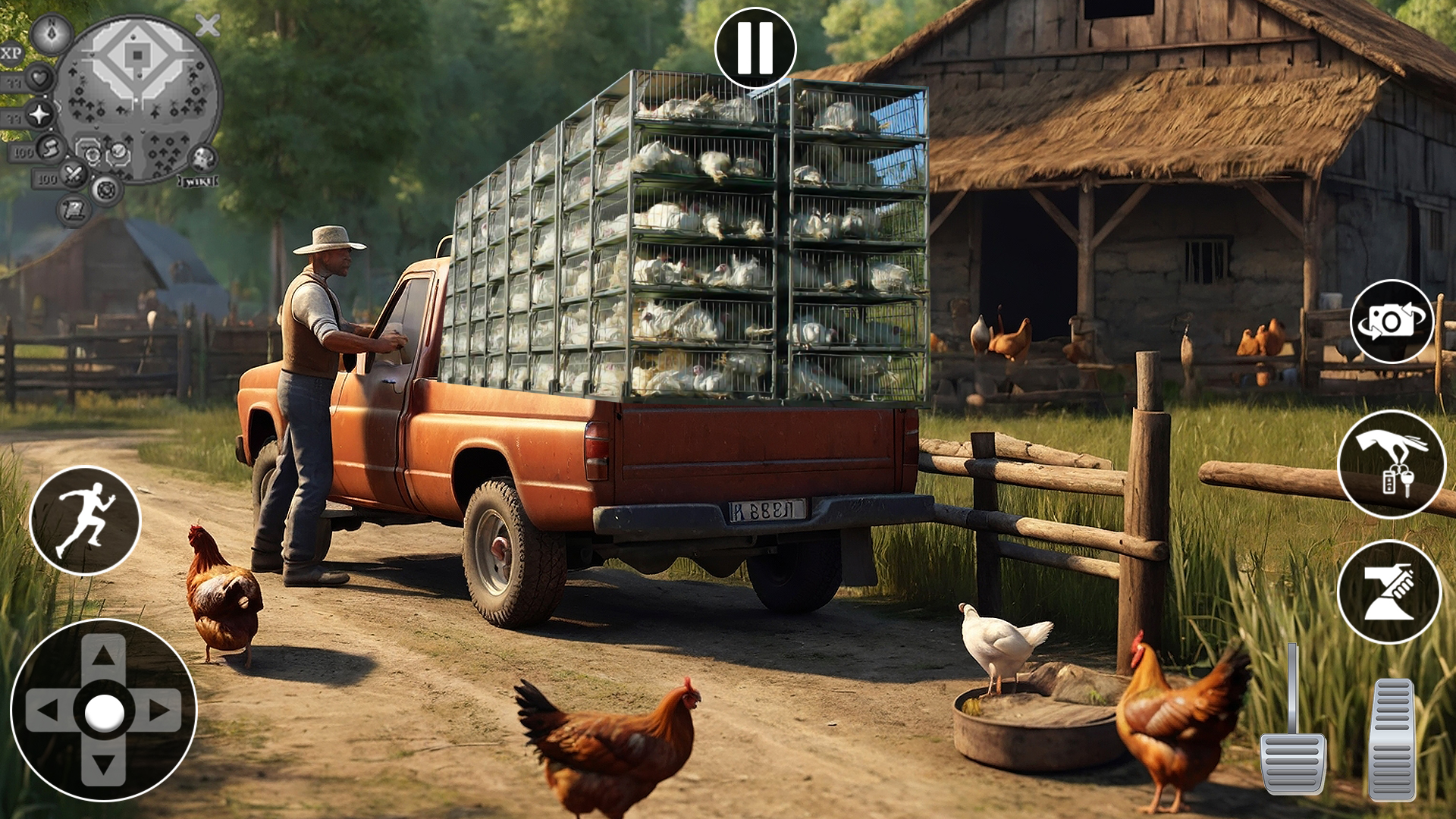Tap the hand-grab action button
The height and width of the screenshot is (819, 1456).
pyautogui.click(x=1389, y=591)
